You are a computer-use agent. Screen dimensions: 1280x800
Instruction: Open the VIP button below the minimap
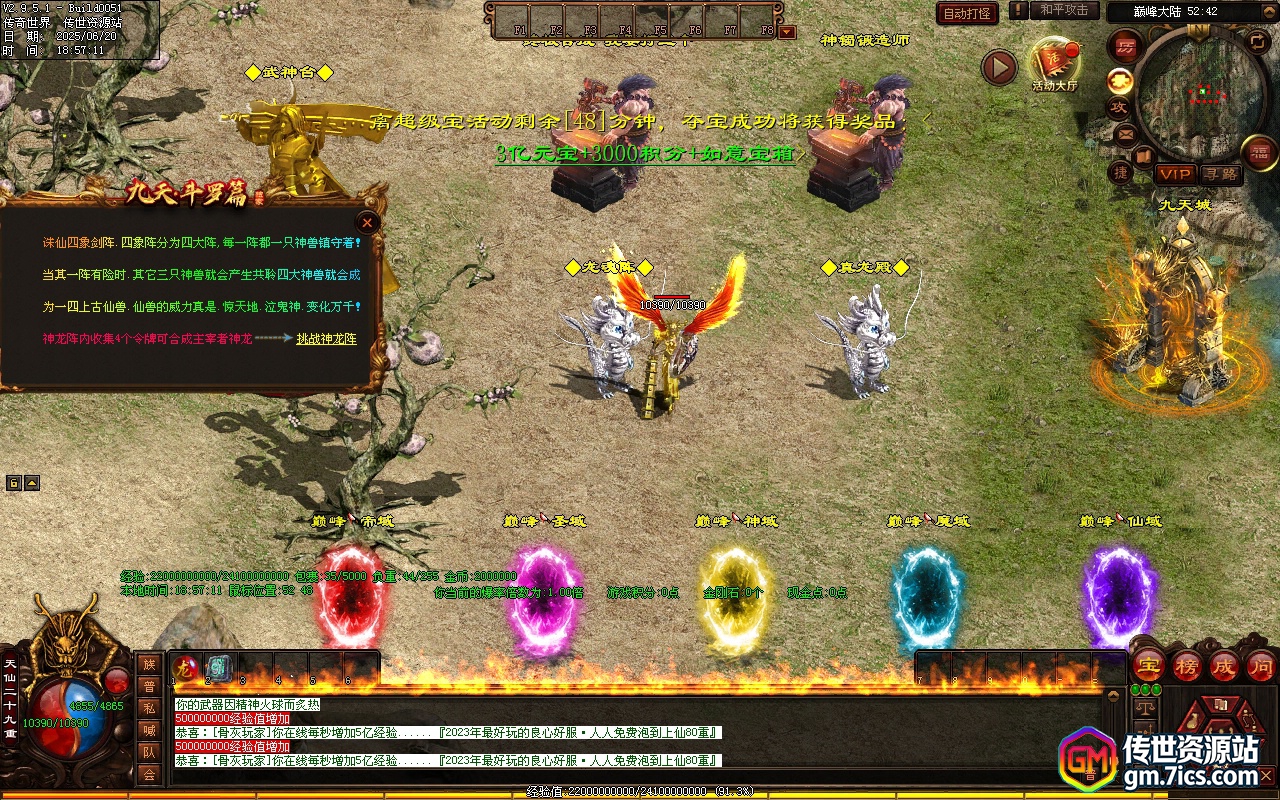[x=1175, y=174]
